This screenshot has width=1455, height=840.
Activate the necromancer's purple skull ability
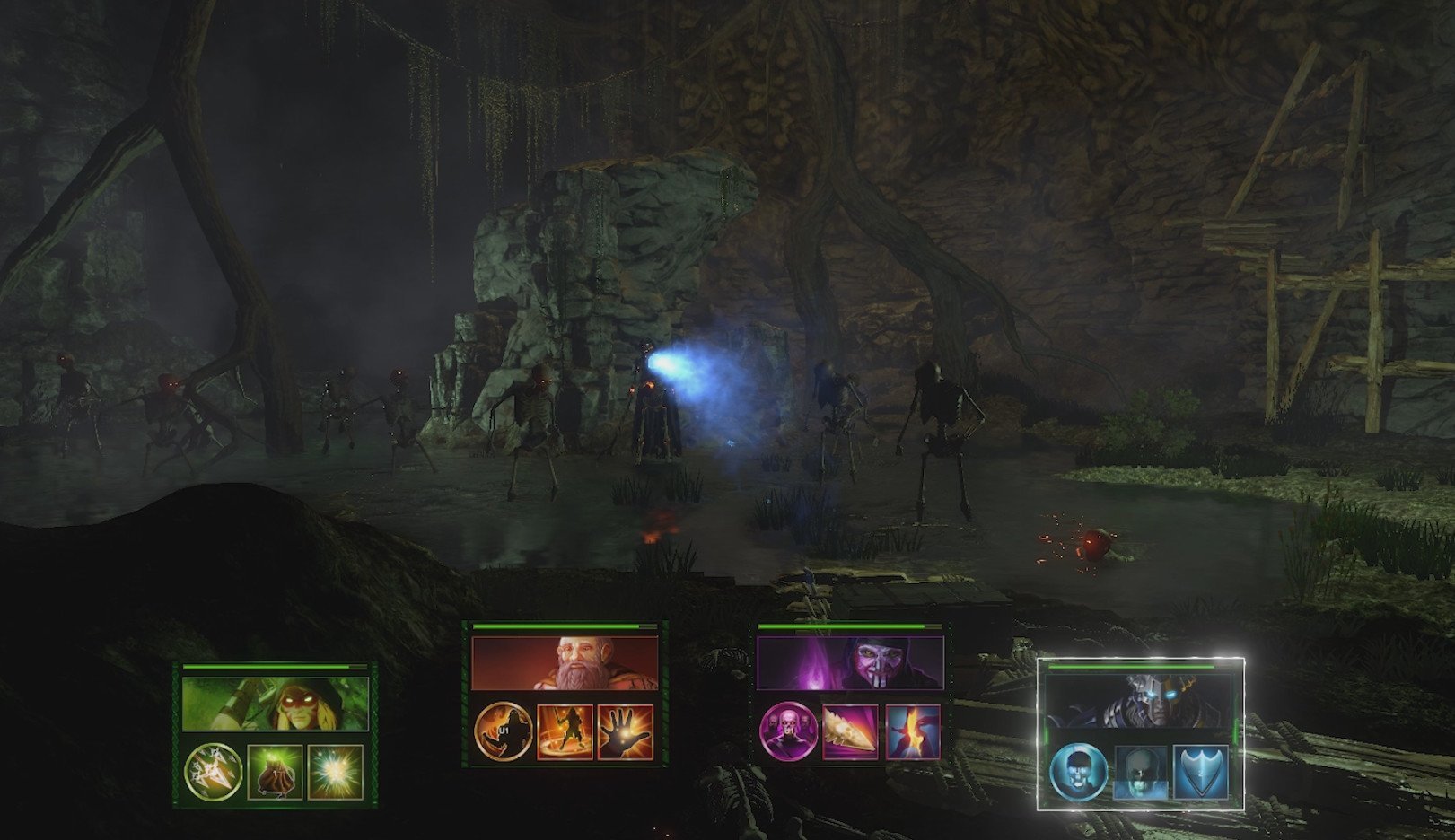[x=788, y=731]
